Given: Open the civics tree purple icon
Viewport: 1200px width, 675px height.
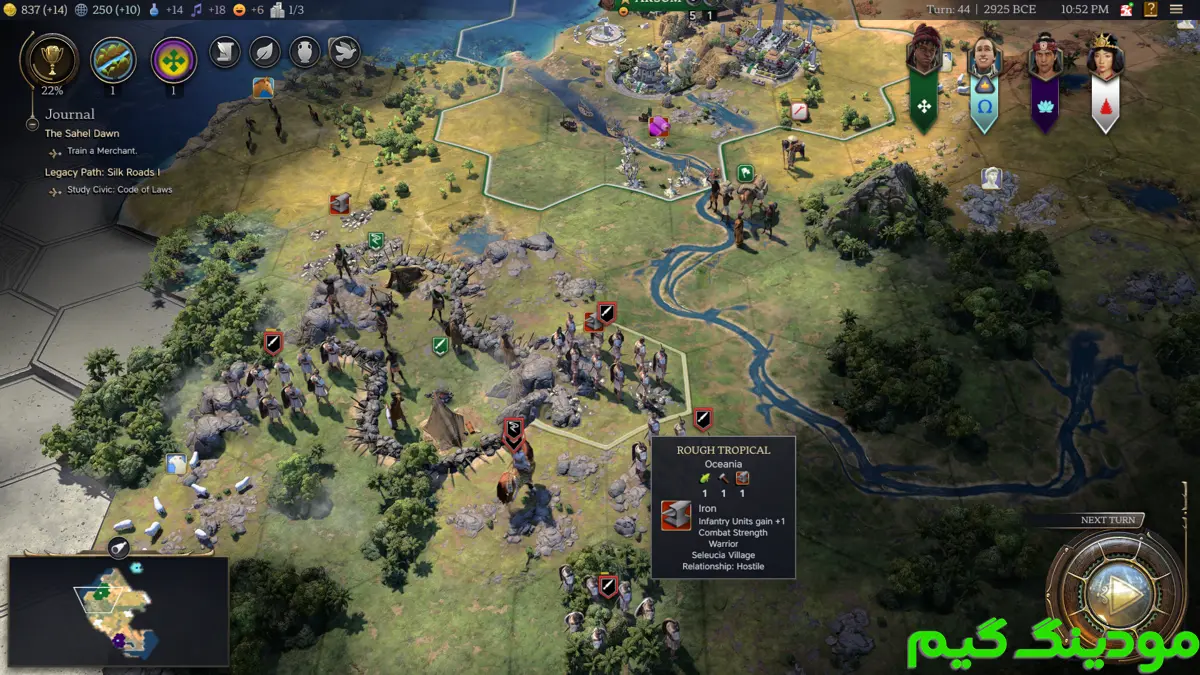Looking at the screenshot, I should (173, 59).
